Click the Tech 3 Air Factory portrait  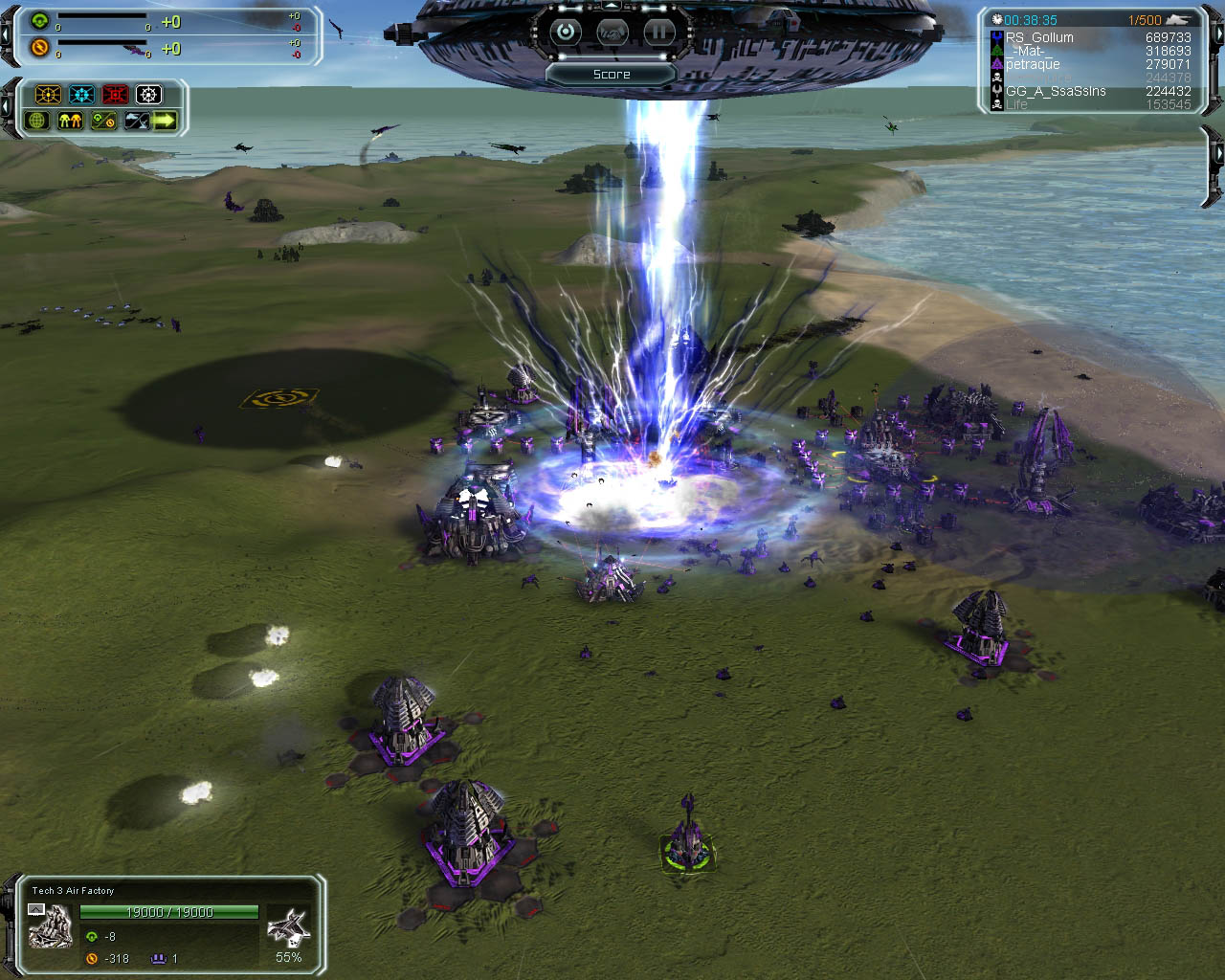click(51, 924)
